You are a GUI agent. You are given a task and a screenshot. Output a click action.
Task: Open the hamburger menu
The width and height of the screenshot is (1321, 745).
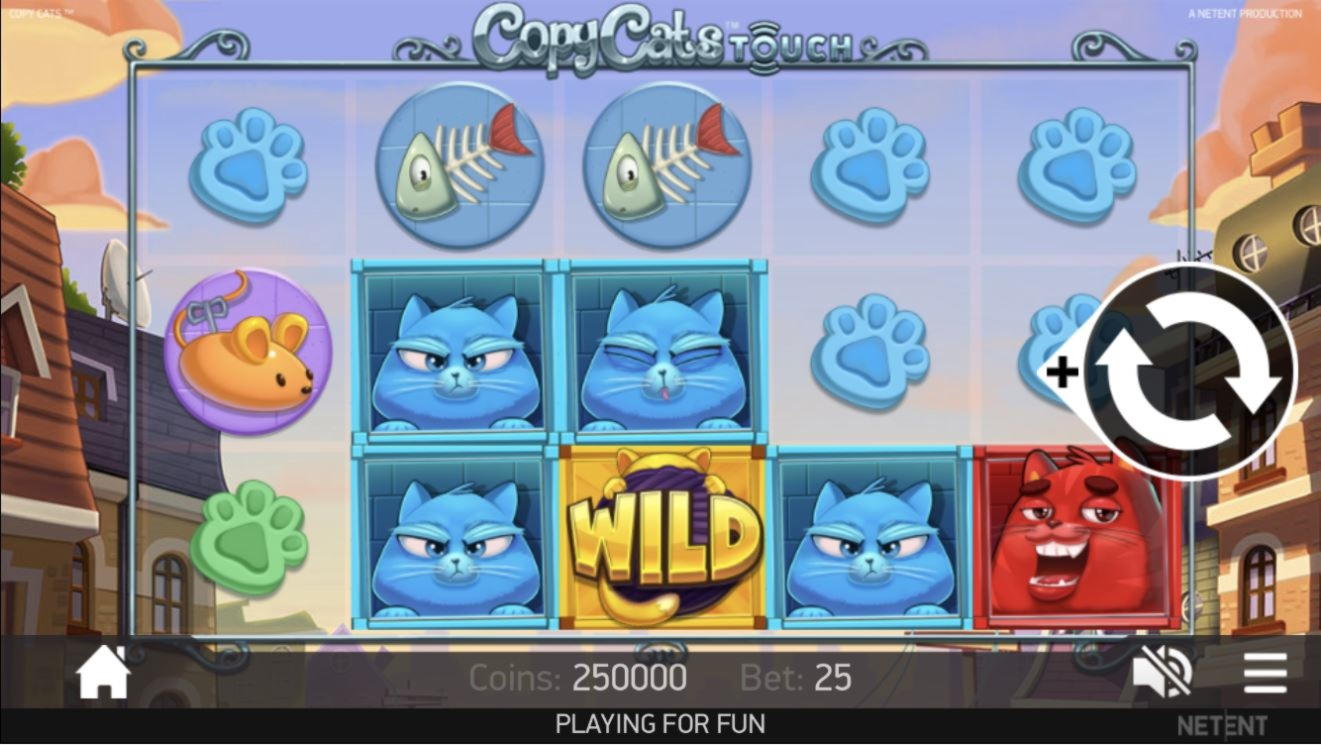pos(1264,672)
